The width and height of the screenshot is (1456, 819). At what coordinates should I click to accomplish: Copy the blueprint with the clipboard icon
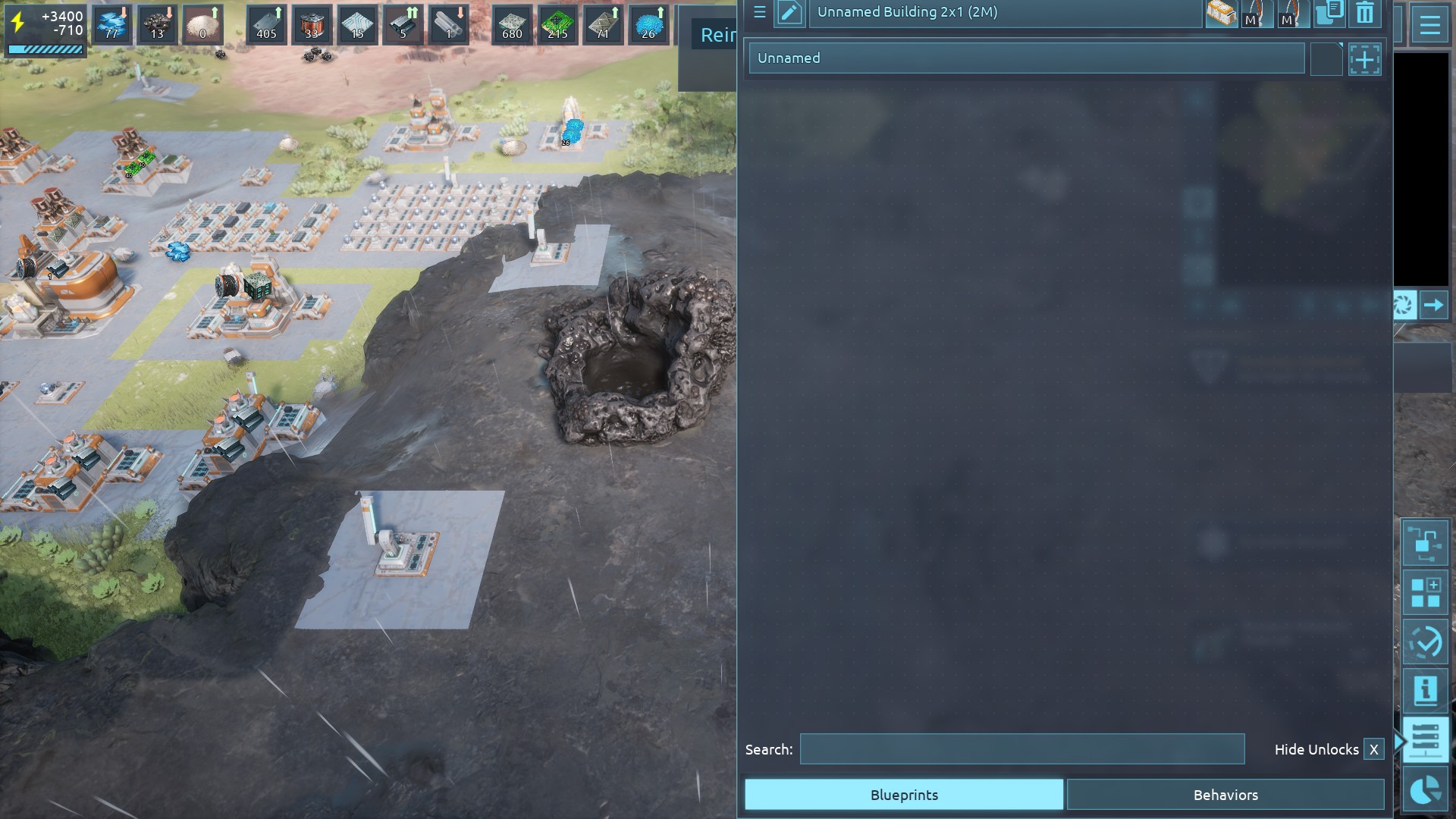(x=1328, y=13)
